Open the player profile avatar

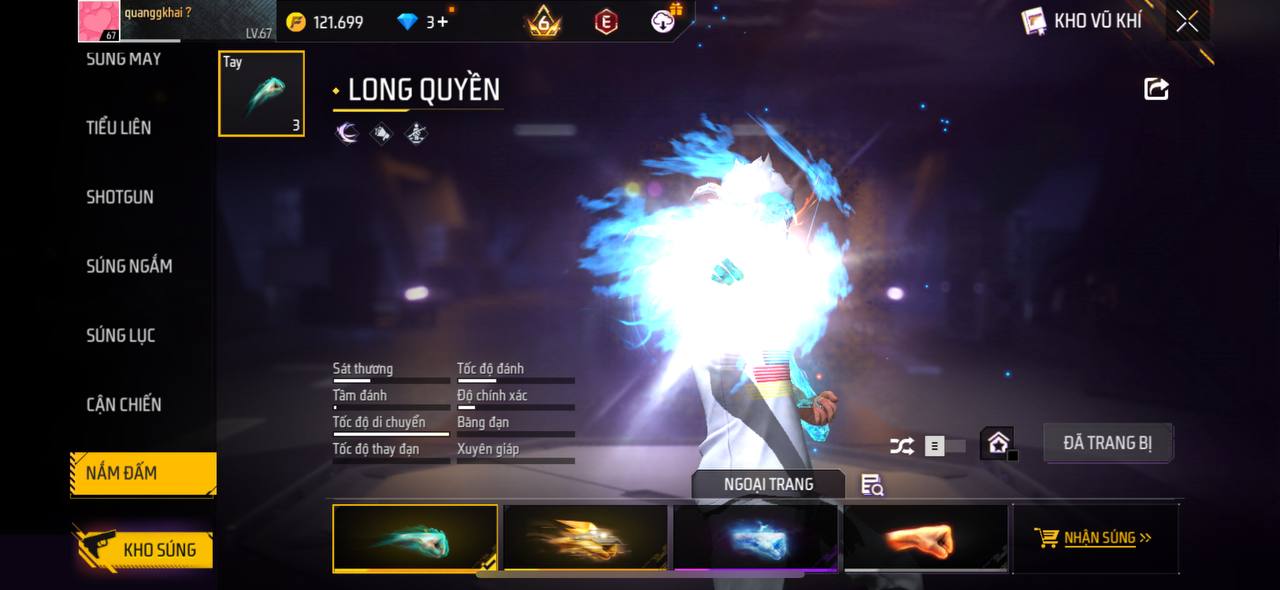coord(99,21)
